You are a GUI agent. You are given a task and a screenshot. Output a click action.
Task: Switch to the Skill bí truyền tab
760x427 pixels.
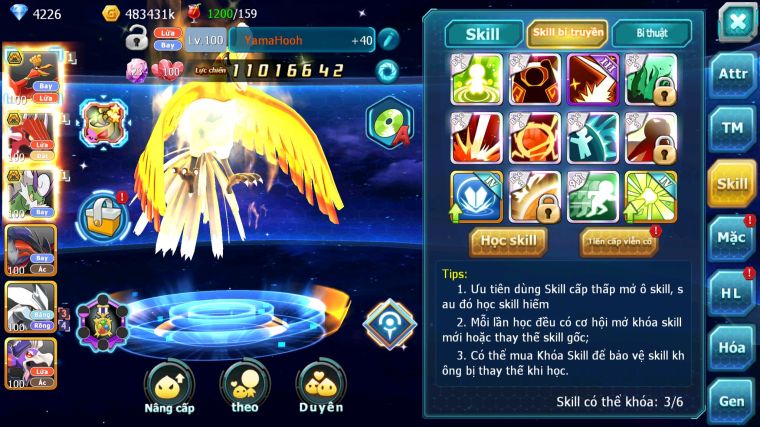click(x=567, y=33)
